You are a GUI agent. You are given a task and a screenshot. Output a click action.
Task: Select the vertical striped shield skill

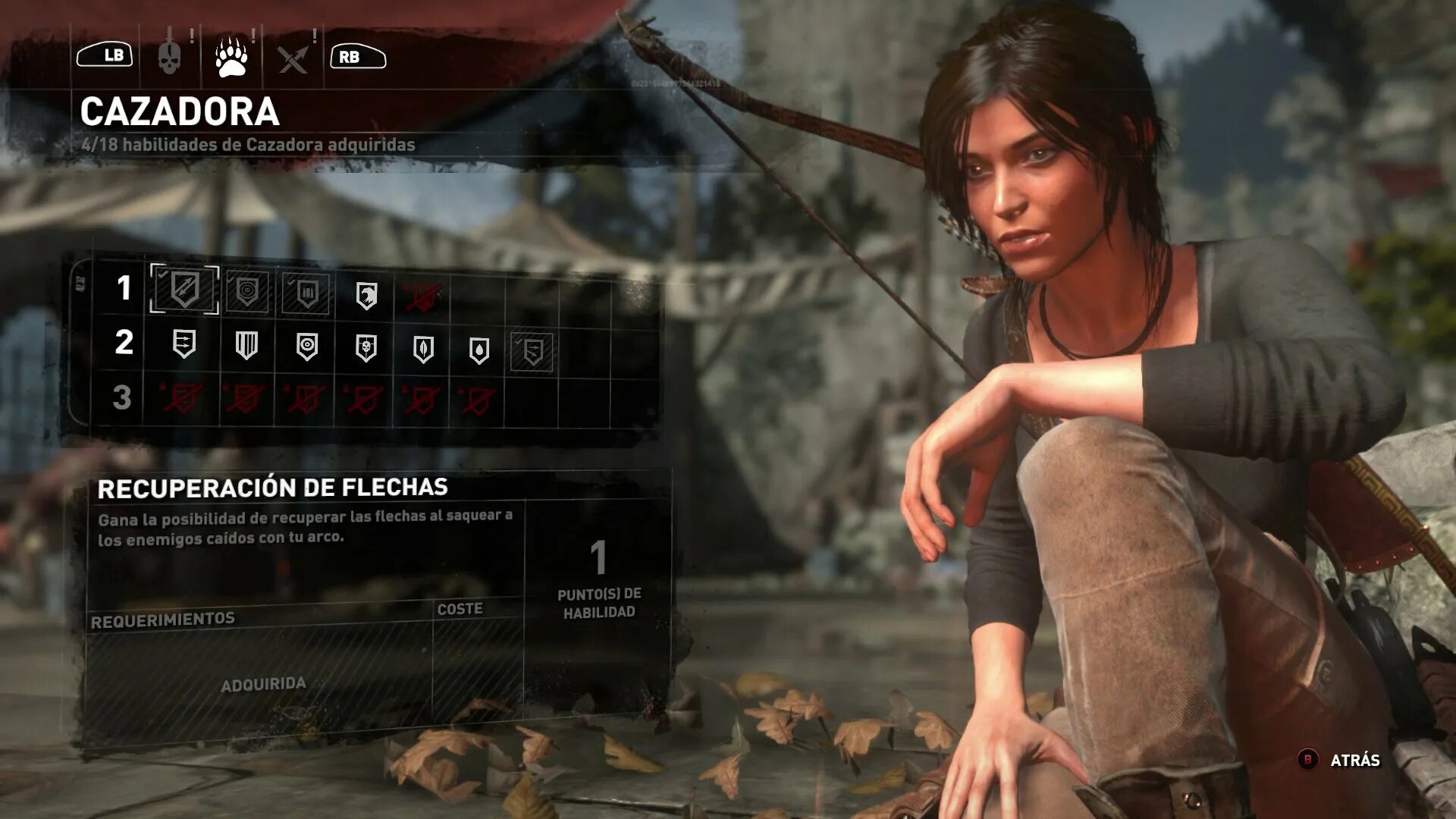pyautogui.click(x=246, y=345)
